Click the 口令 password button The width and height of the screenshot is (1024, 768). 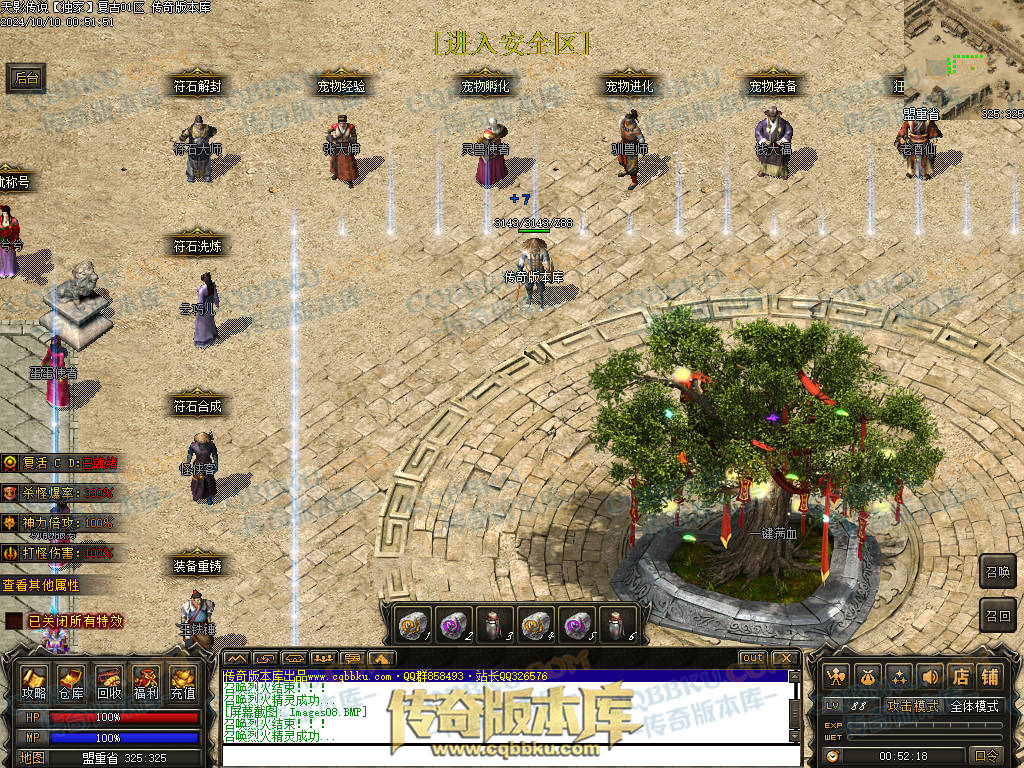986,756
